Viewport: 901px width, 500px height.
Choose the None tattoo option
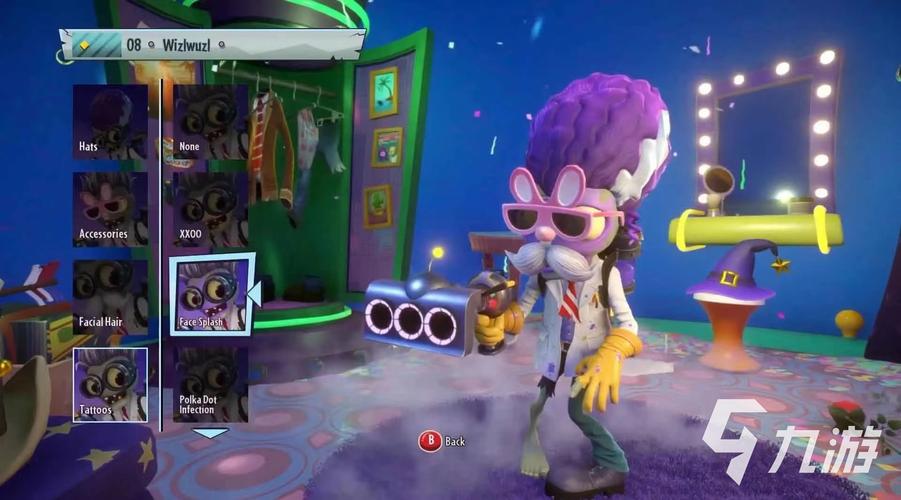tap(210, 122)
